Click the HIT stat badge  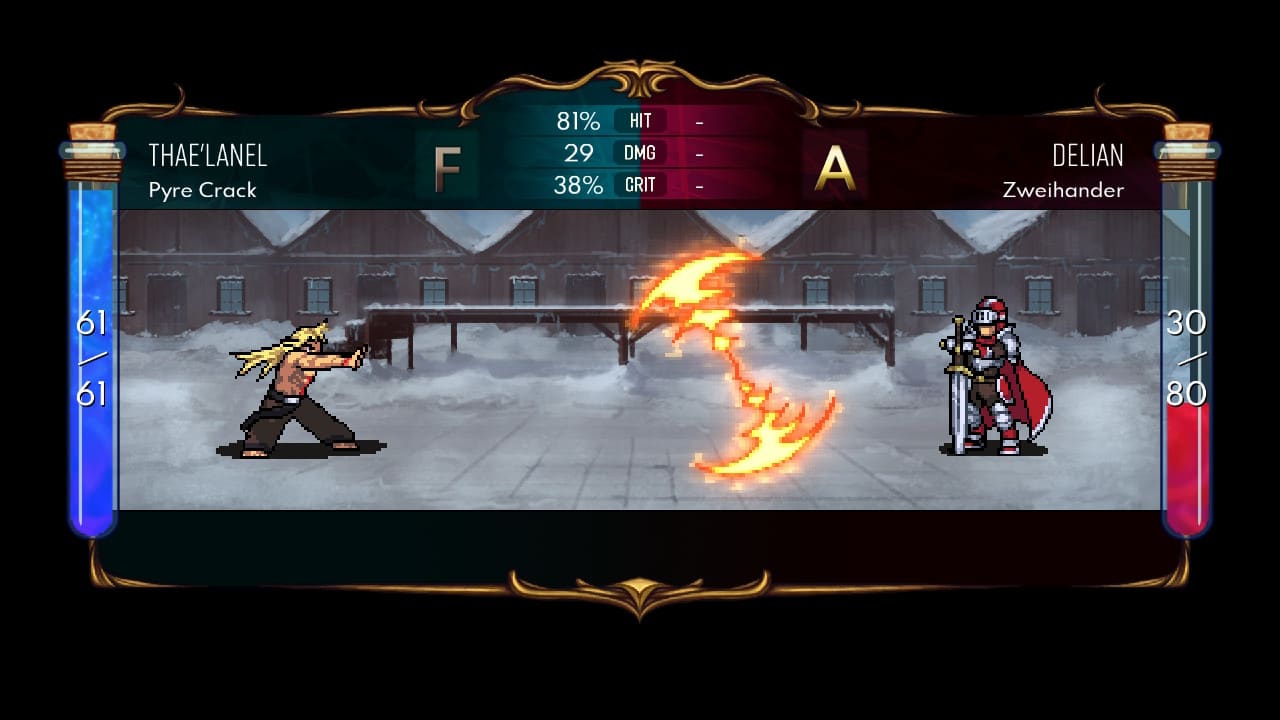click(x=641, y=121)
